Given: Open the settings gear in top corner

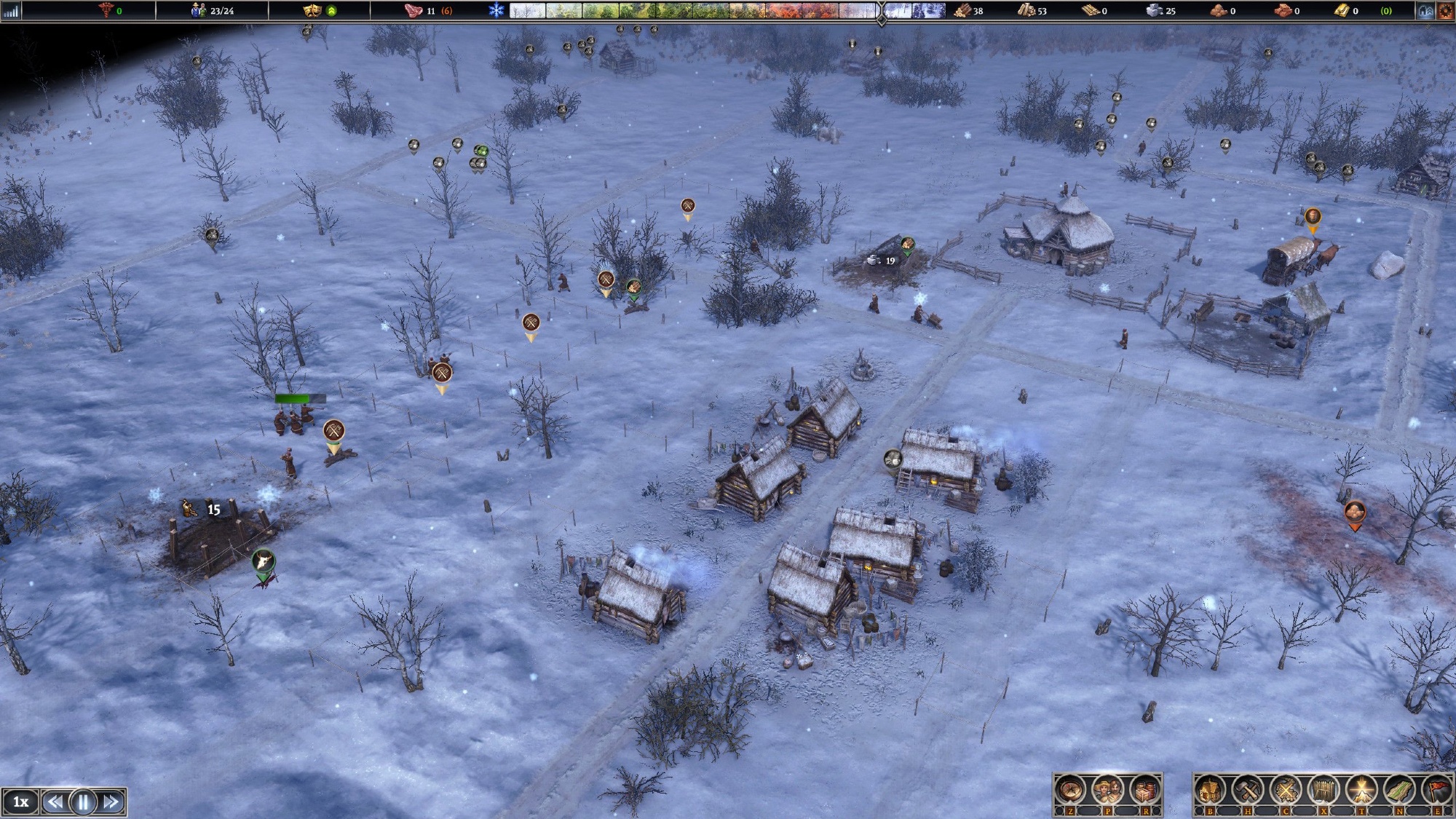Looking at the screenshot, I should 1445,11.
